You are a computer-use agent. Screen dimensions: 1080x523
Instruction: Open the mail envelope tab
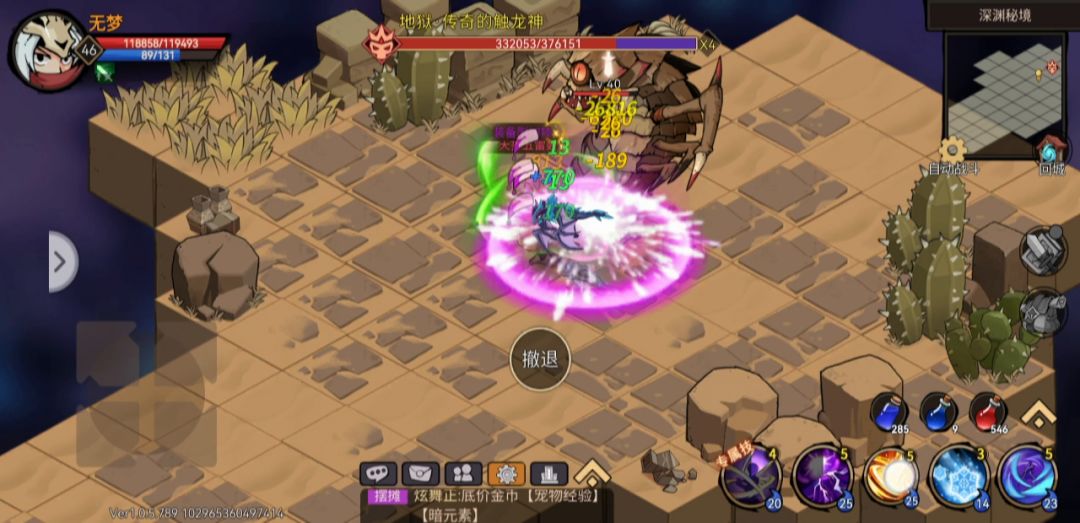pos(421,473)
